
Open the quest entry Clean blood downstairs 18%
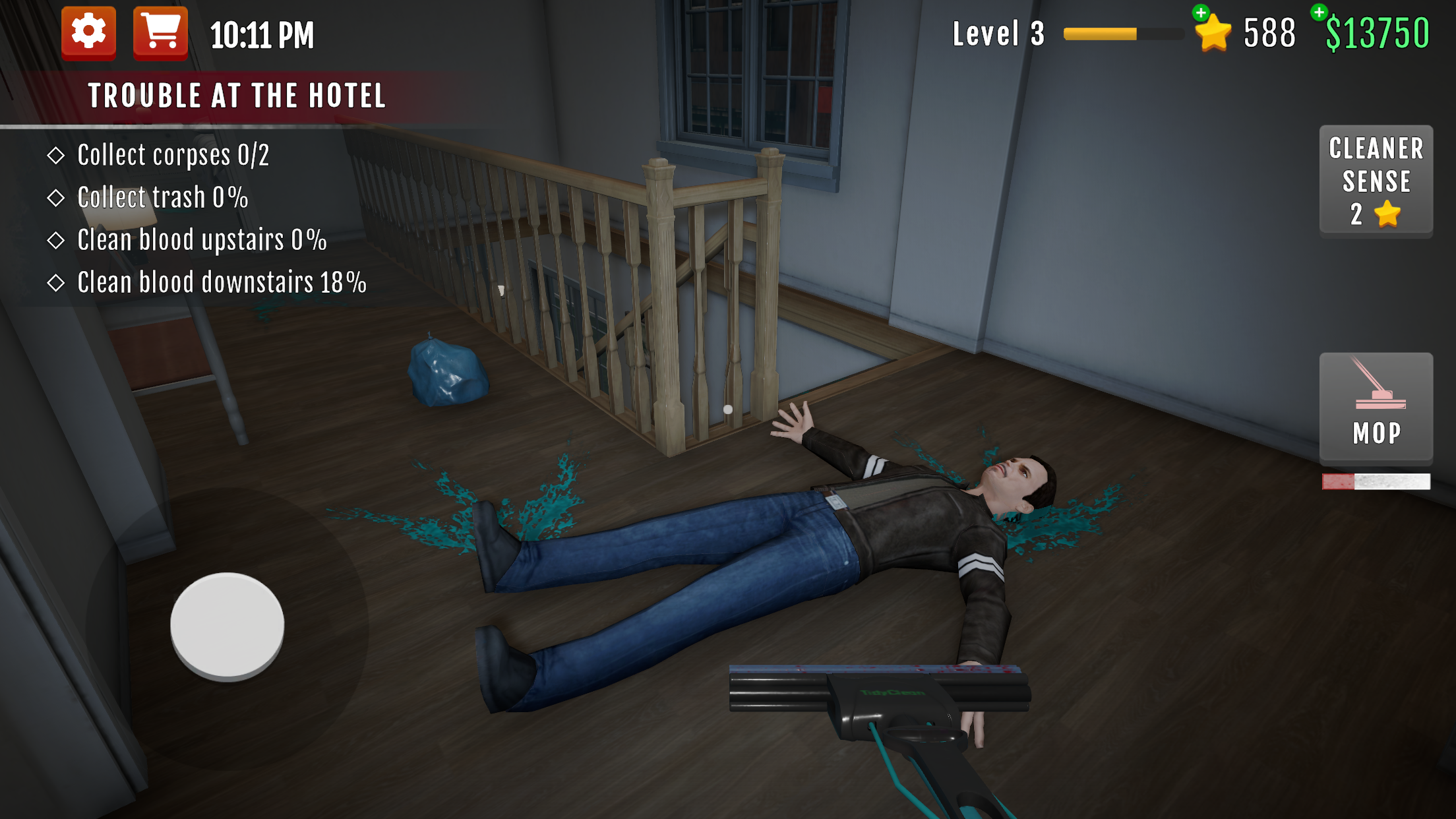[x=221, y=282]
